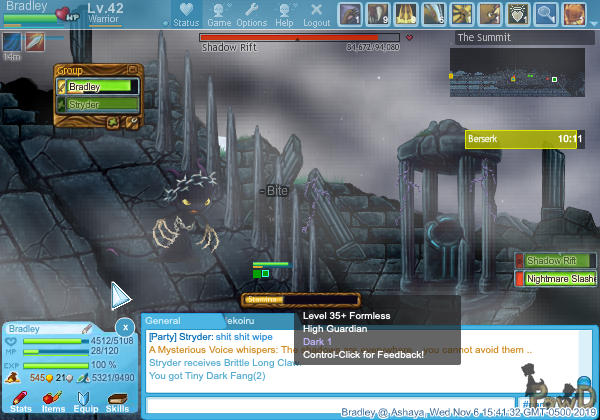Click the Berserk buff timer bar
Image resolution: width=600 pixels, height=420 pixels.
(x=524, y=139)
